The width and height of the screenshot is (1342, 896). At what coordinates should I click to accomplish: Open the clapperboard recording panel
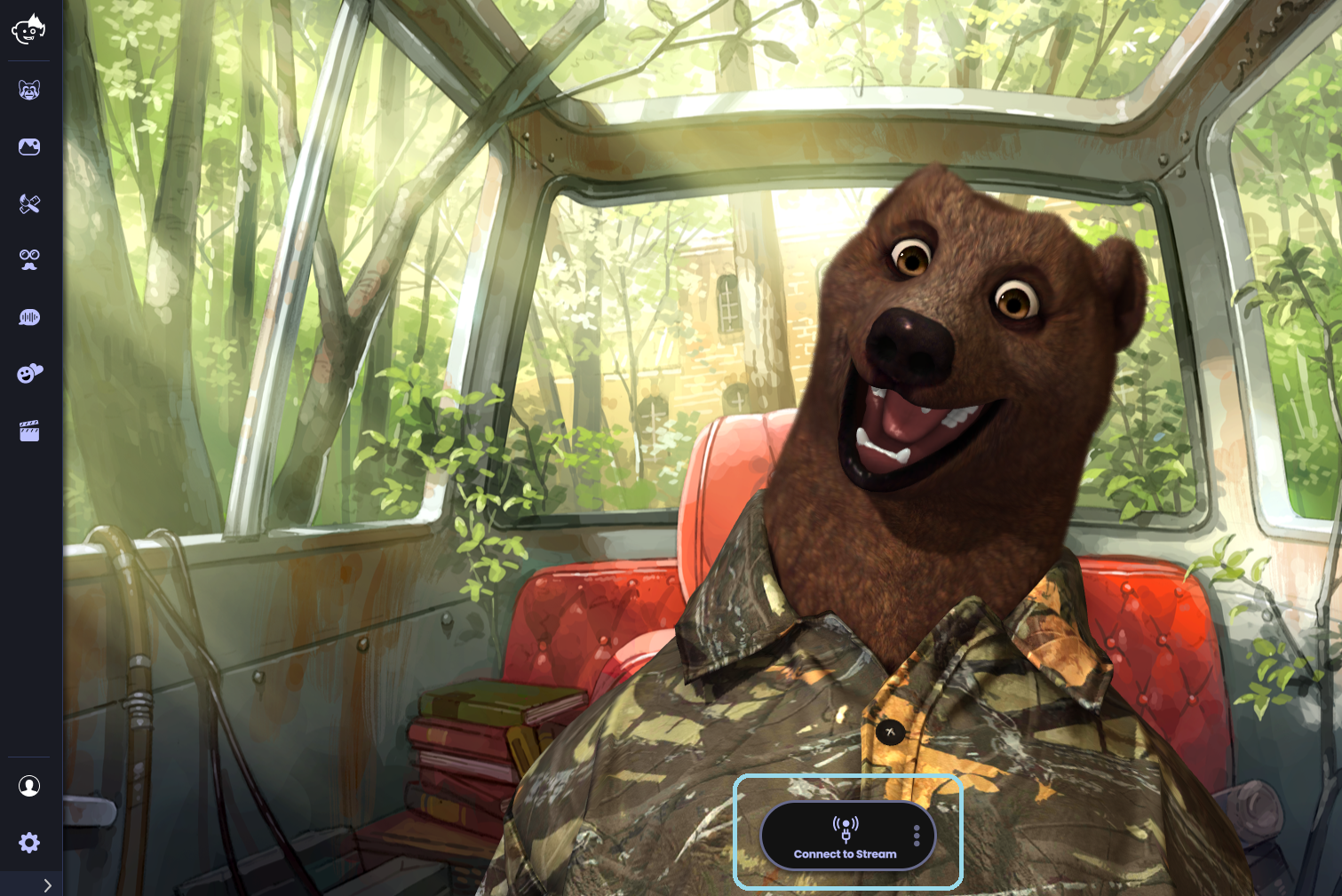click(x=29, y=432)
